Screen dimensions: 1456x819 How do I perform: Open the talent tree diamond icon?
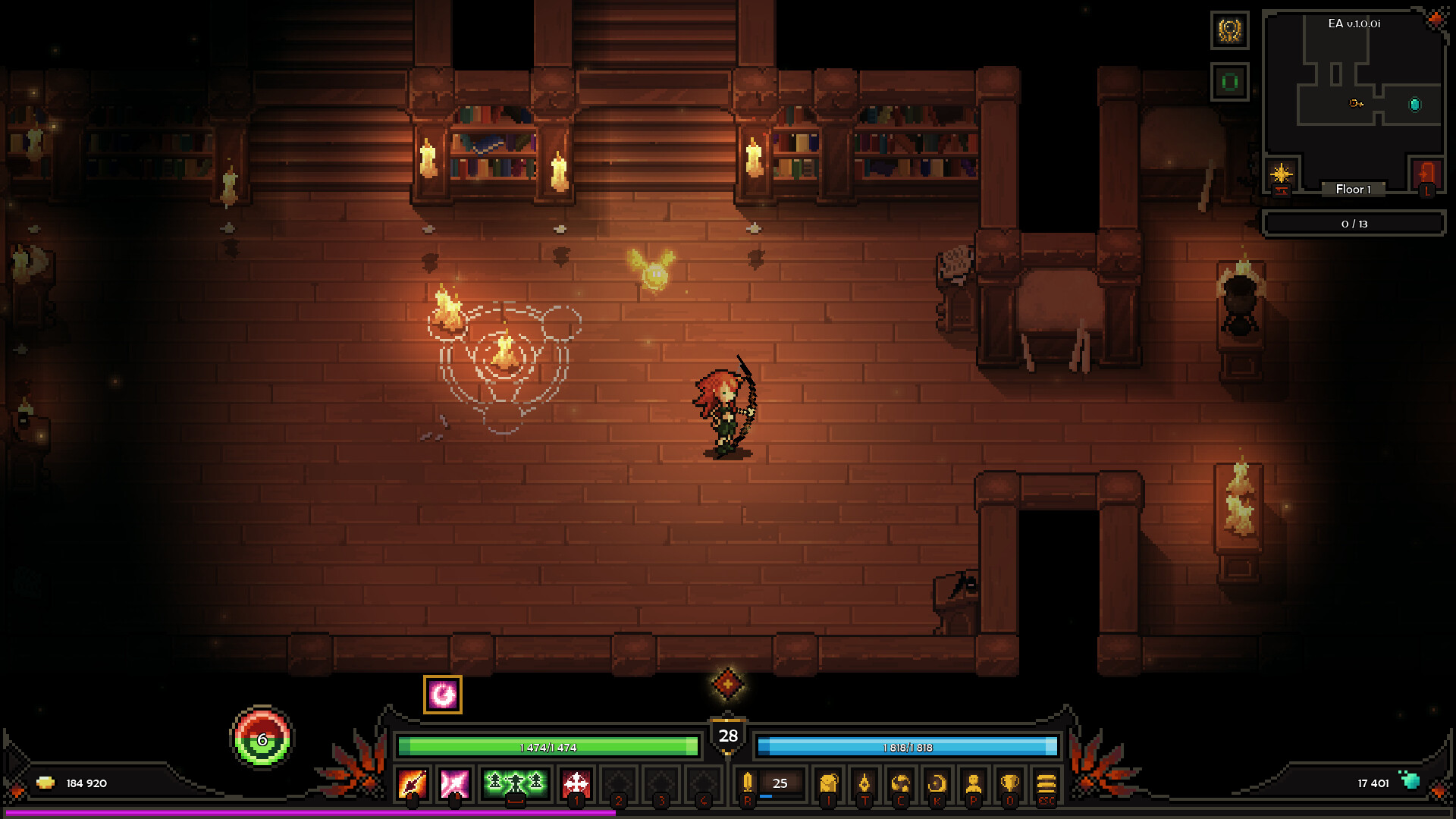pyautogui.click(x=864, y=783)
